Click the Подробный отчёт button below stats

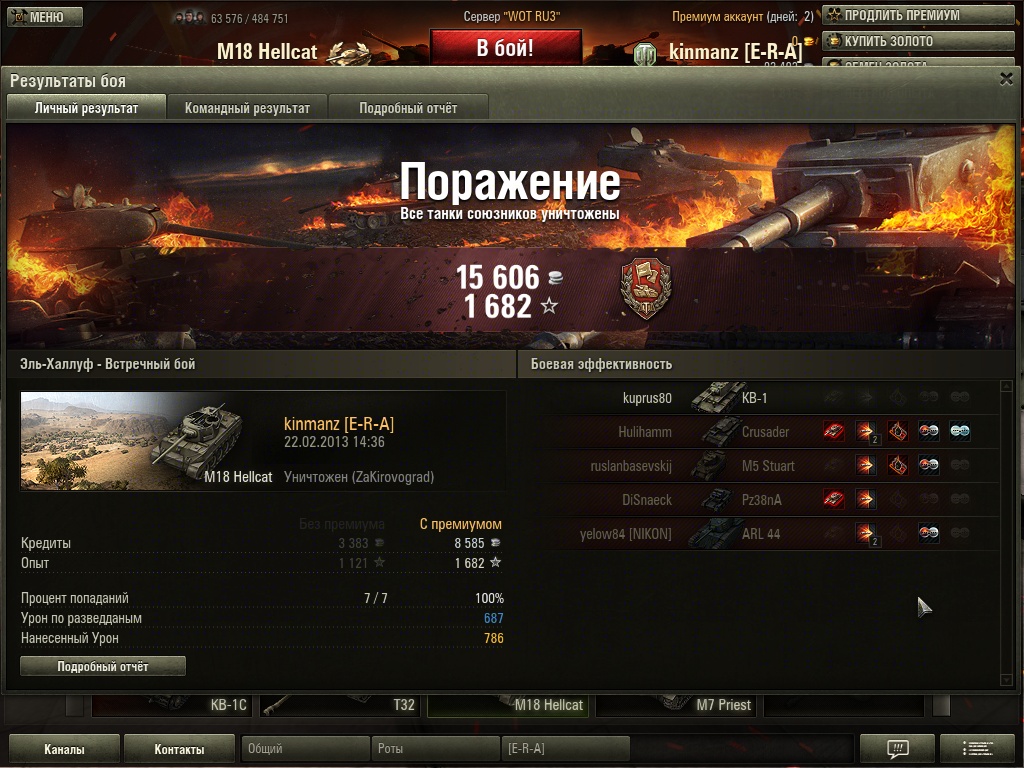103,666
